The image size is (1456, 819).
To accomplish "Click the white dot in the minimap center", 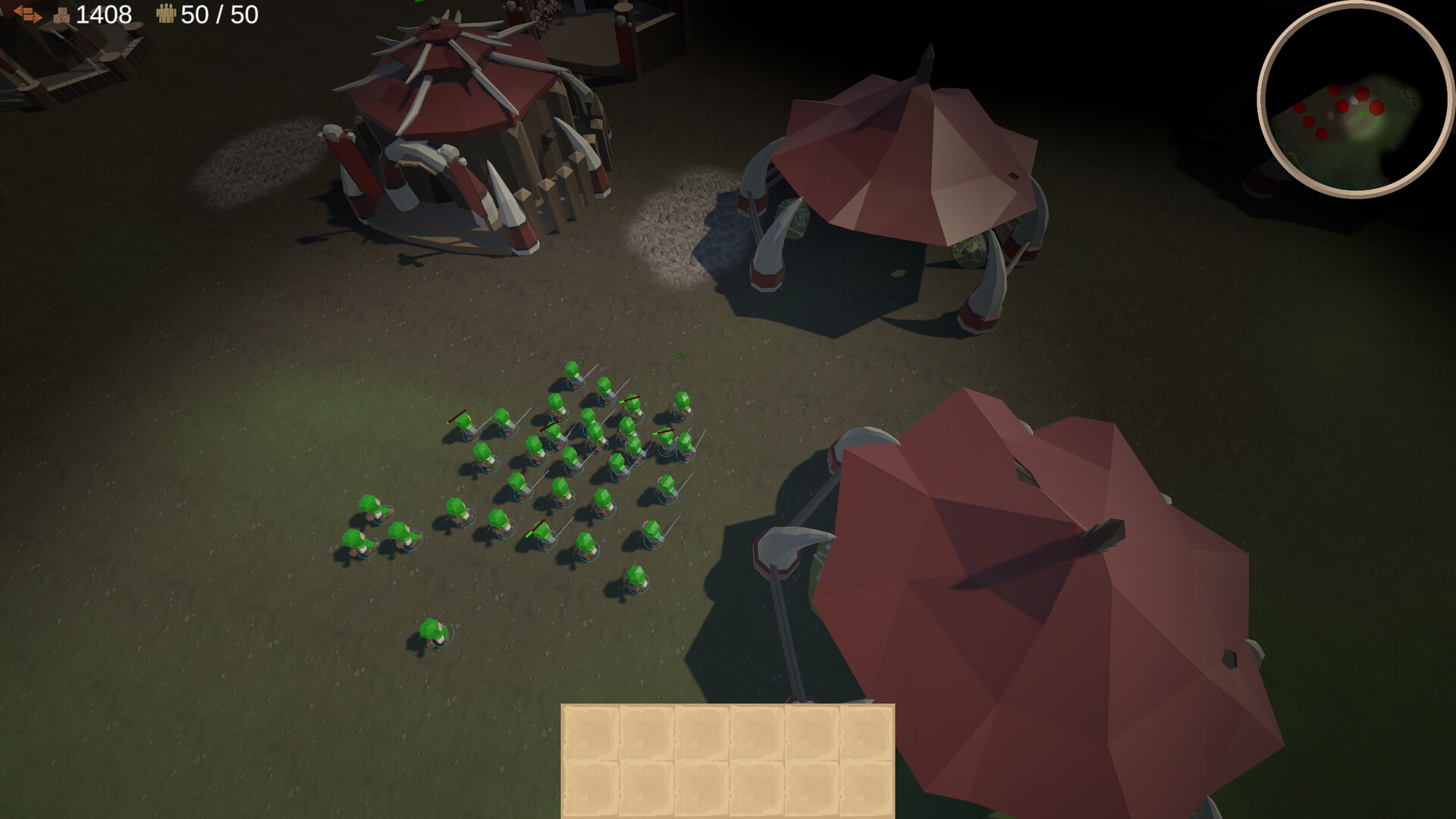I will [x=1354, y=99].
